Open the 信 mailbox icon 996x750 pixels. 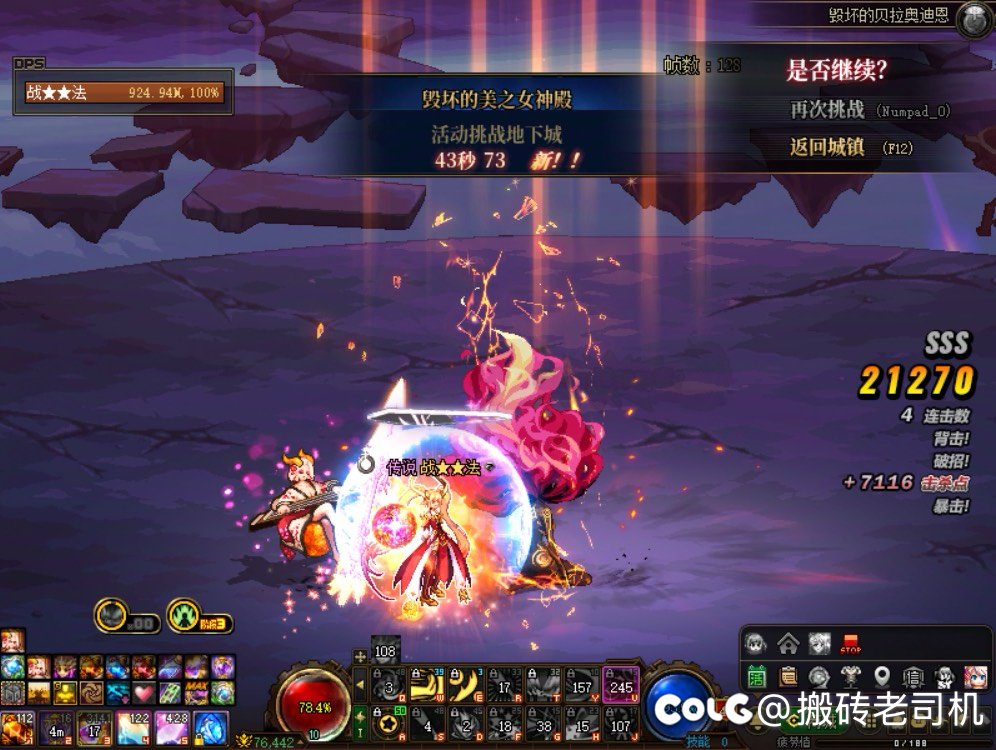pyautogui.click(x=912, y=676)
